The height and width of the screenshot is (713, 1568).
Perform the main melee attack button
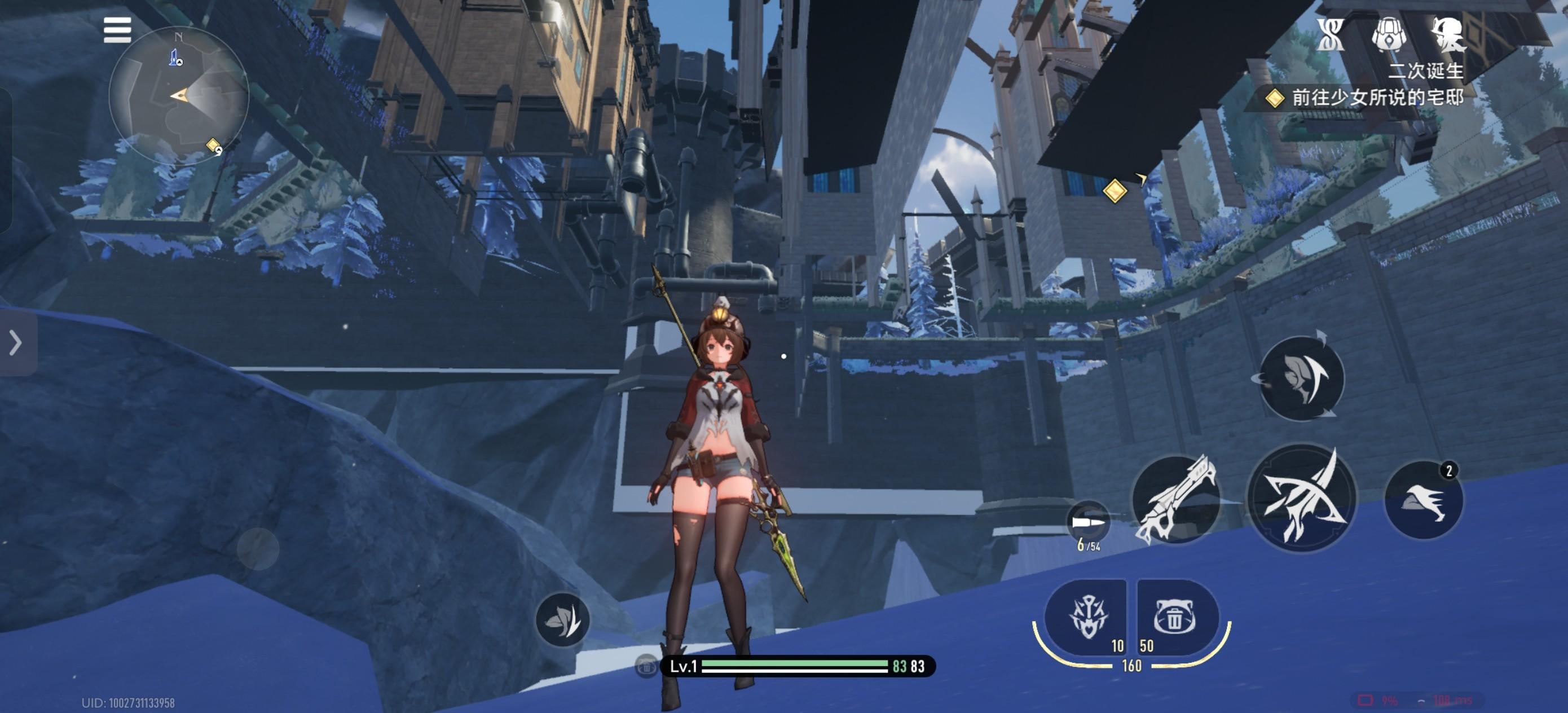[1301, 499]
